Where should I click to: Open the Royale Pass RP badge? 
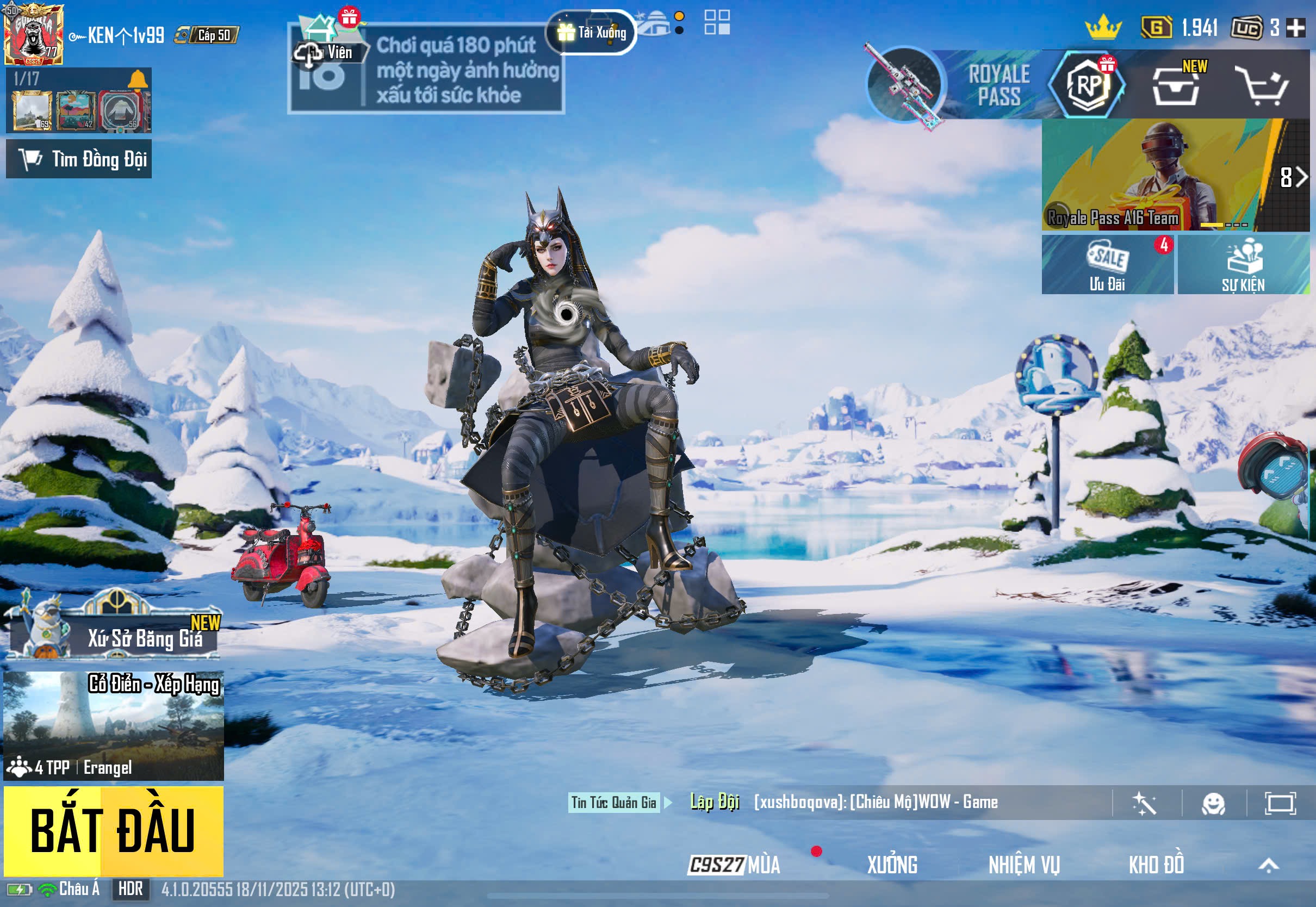coord(1088,85)
